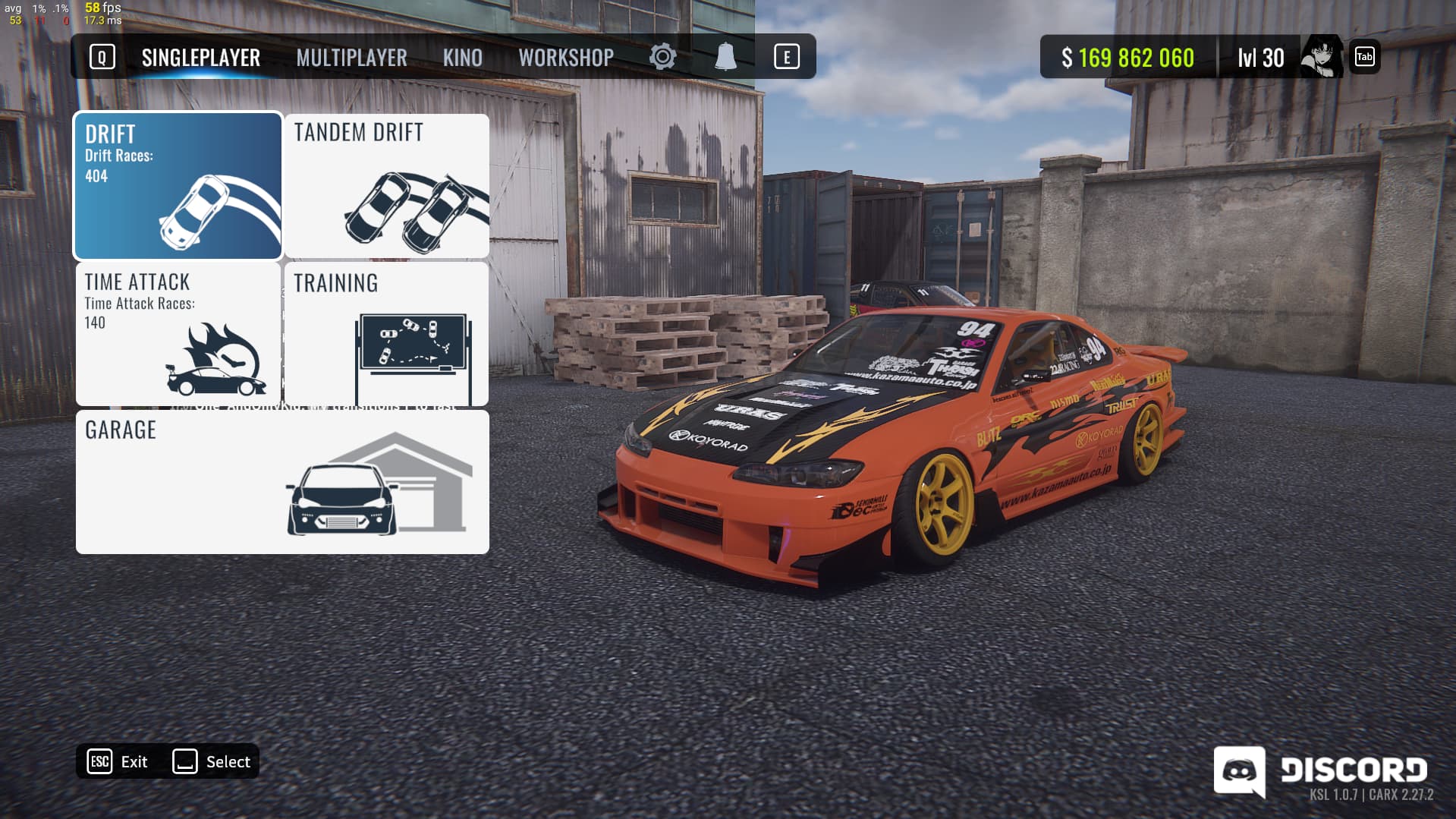This screenshot has width=1456, height=819.
Task: Open the Multiplayer tab
Action: point(351,58)
